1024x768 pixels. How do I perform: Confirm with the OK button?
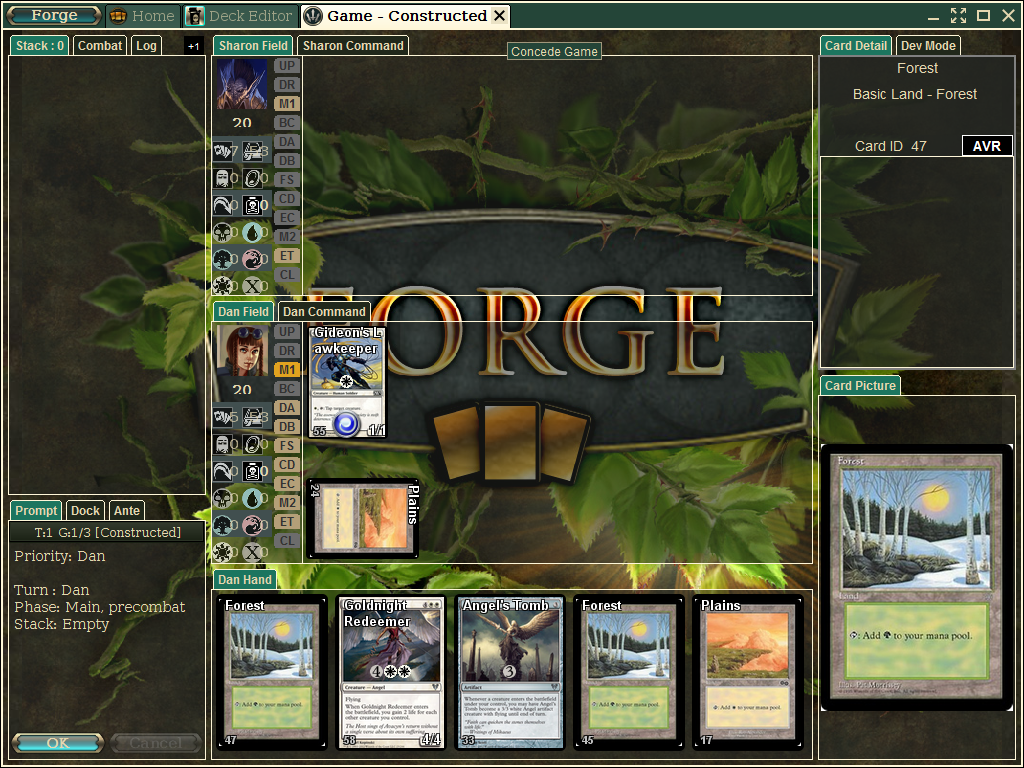click(58, 743)
